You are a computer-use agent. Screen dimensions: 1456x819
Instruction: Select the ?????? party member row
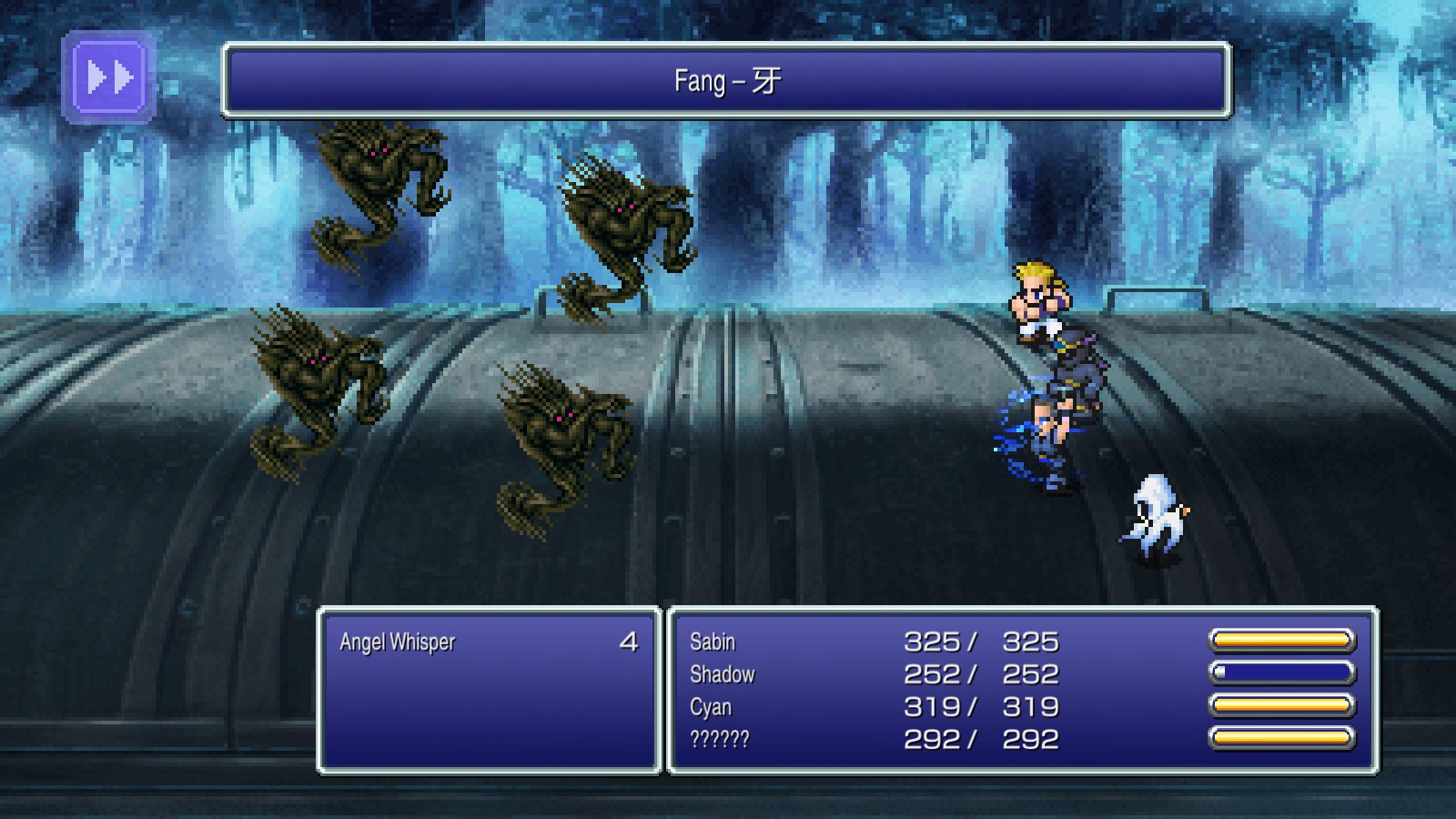click(720, 740)
